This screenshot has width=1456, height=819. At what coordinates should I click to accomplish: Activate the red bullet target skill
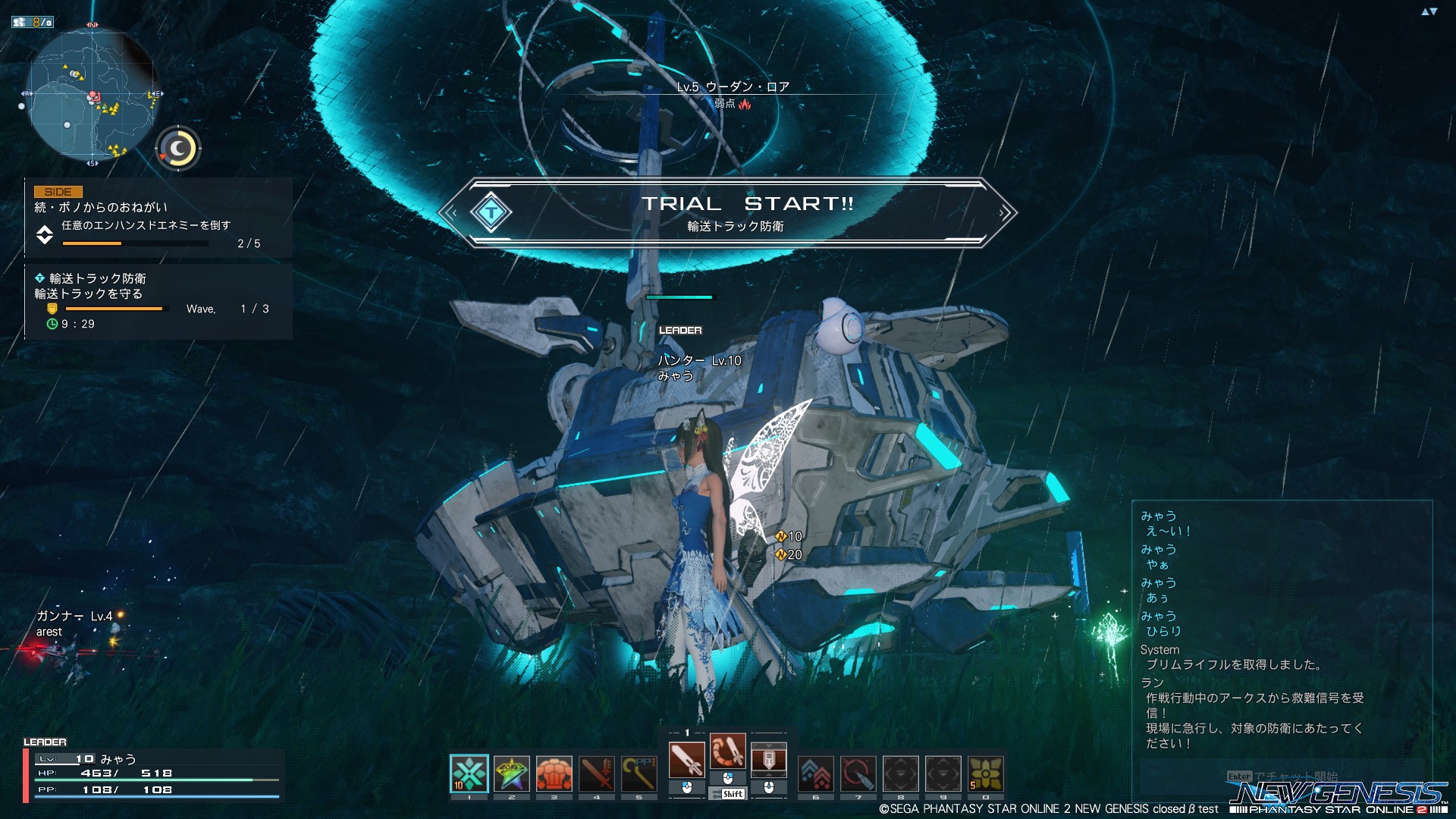[x=858, y=773]
